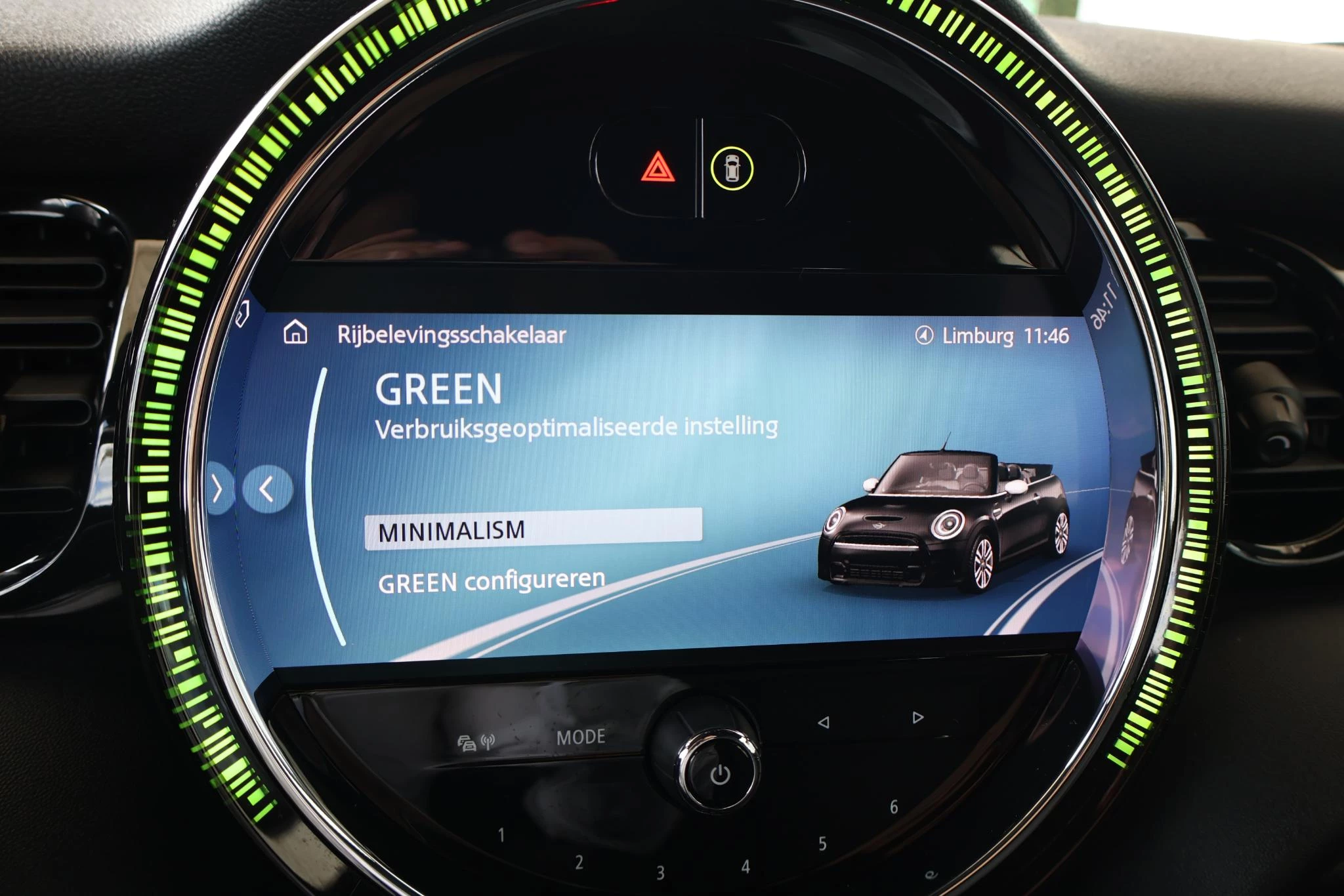
Task: Go to the home screen icon
Action: (295, 333)
